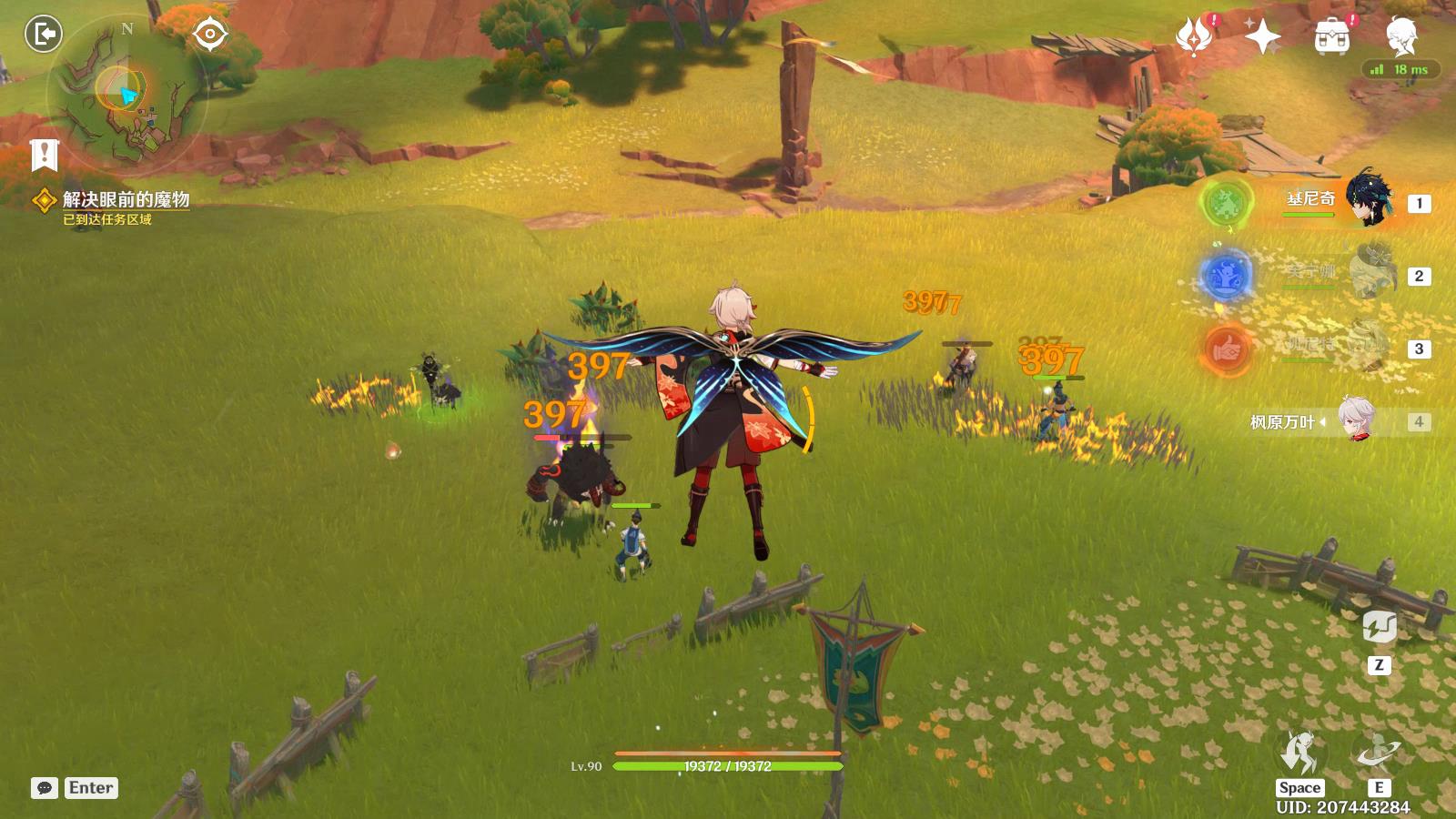Activate the green dragon elemental burst icon
Screen dimensions: 1456x819
point(1226,201)
